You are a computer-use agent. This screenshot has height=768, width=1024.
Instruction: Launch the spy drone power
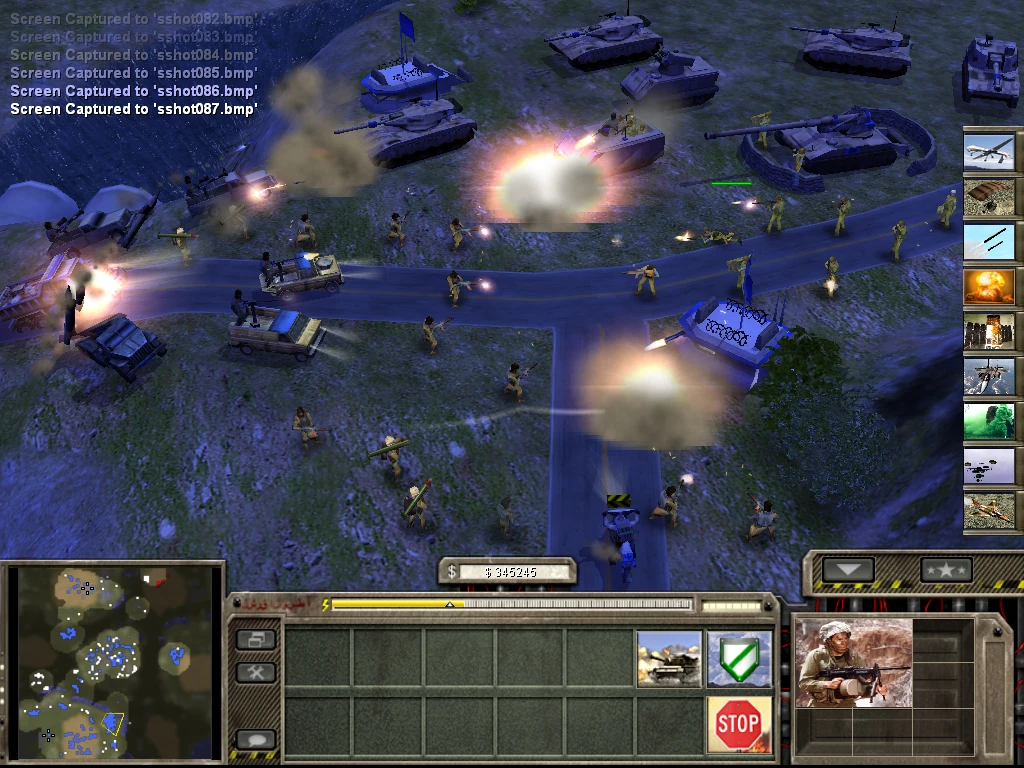point(989,151)
